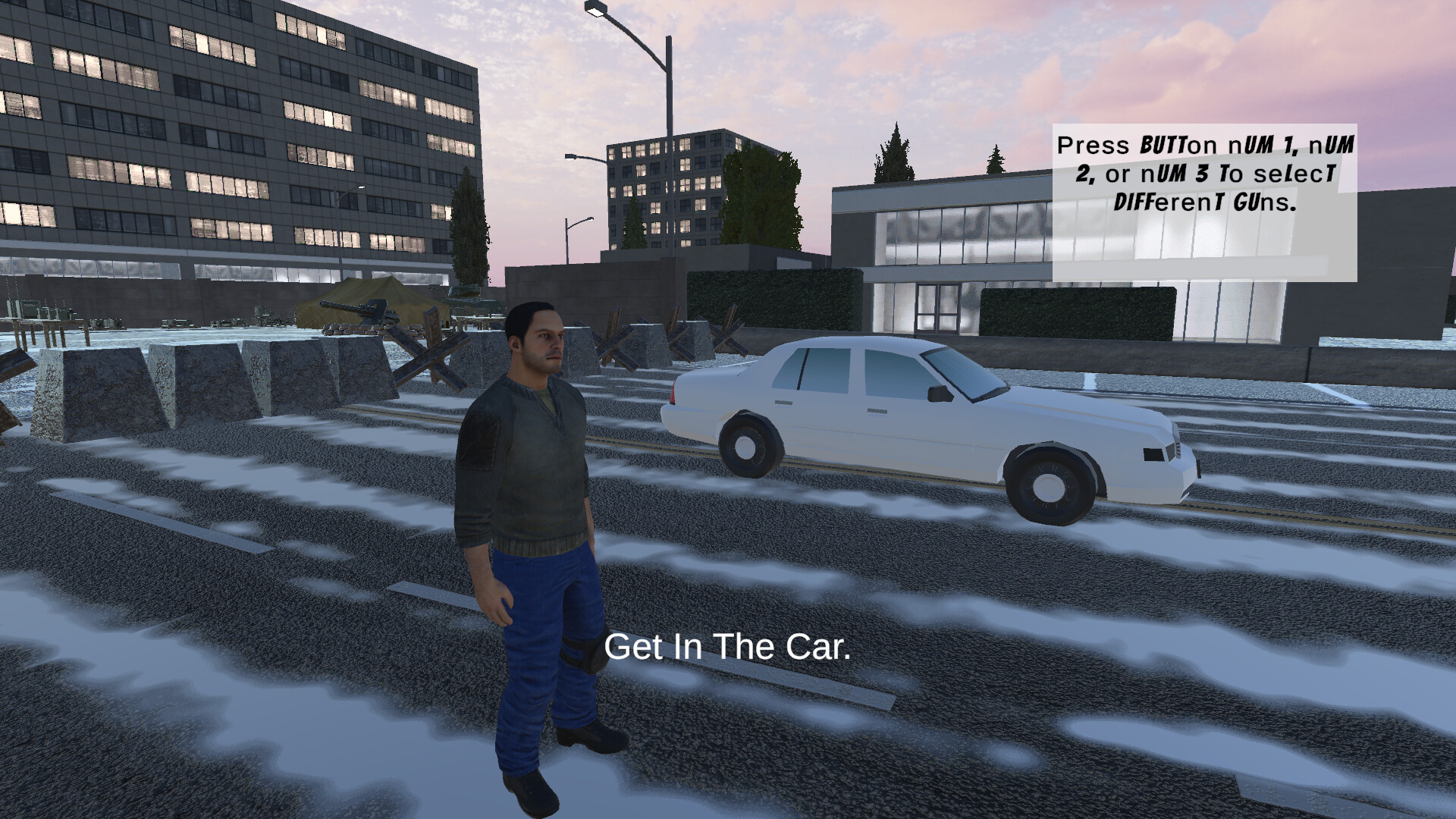Screen dimensions: 1456x819
Task: Click the 'Get In The Car.' subtitle text
Action: tap(730, 648)
